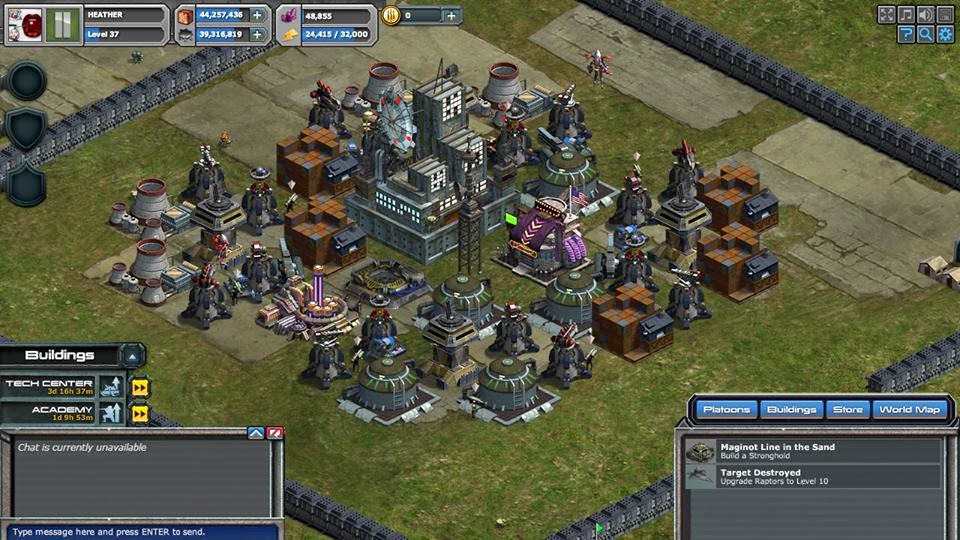Go to the World Map

tap(908, 409)
